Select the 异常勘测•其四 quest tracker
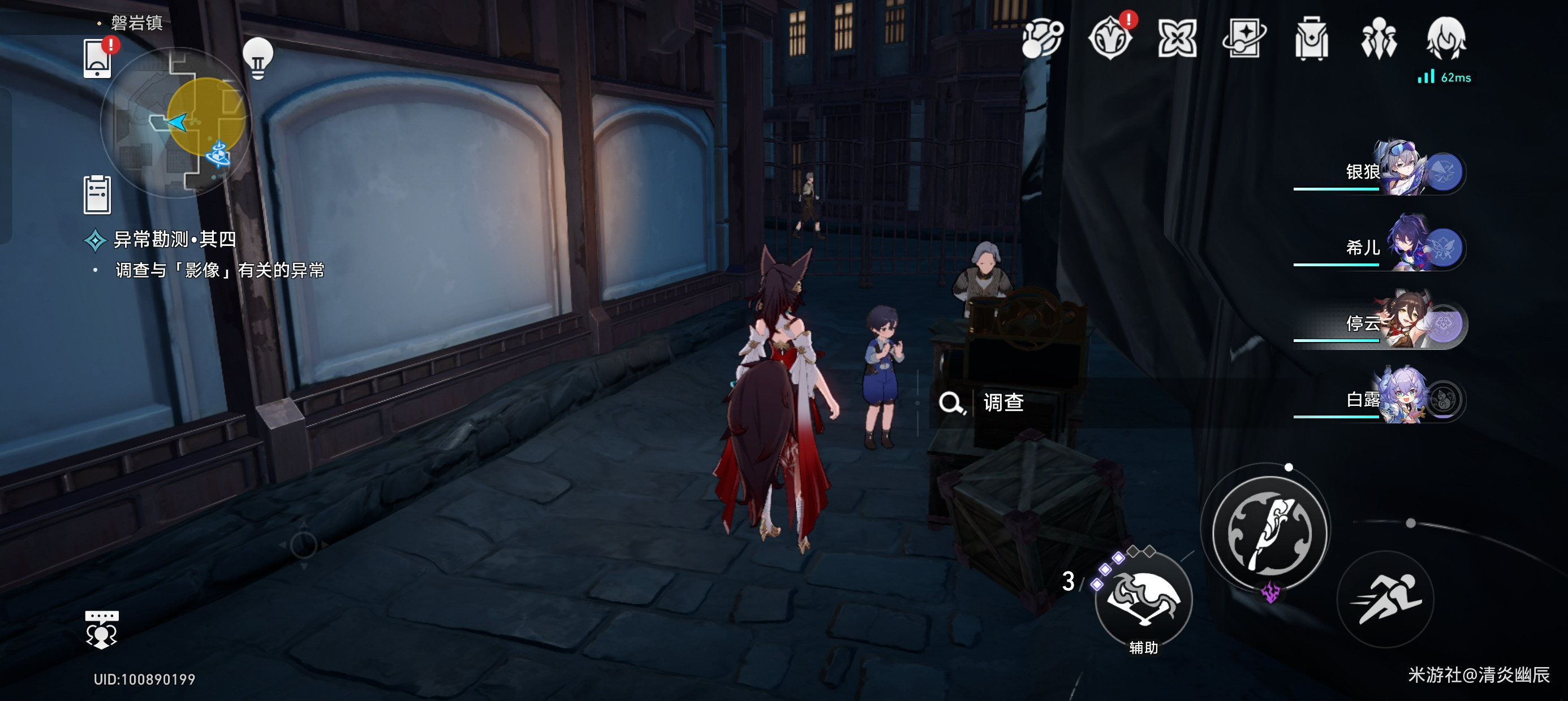This screenshot has width=1568, height=701. 174,240
